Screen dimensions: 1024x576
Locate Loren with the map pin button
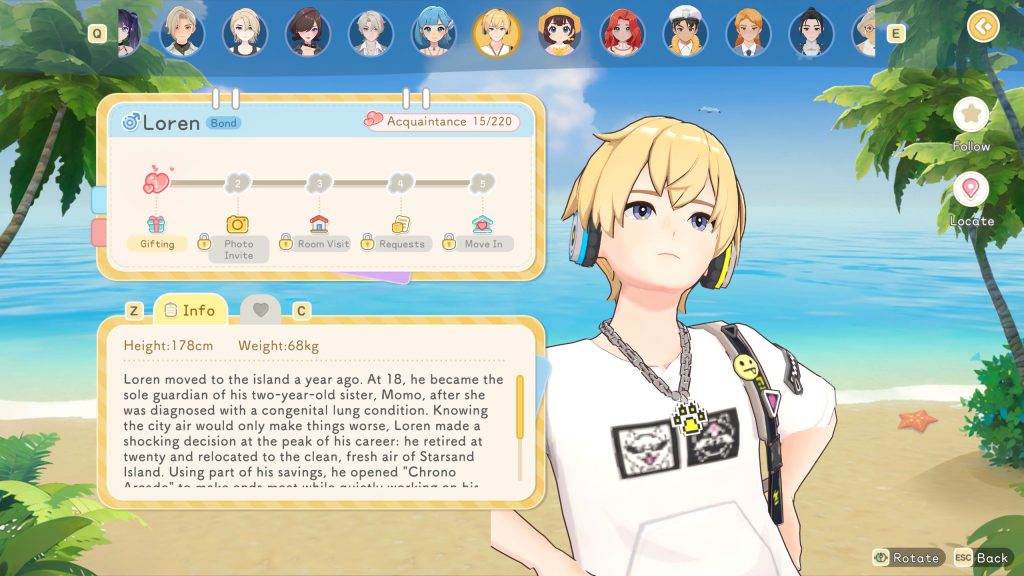970,190
